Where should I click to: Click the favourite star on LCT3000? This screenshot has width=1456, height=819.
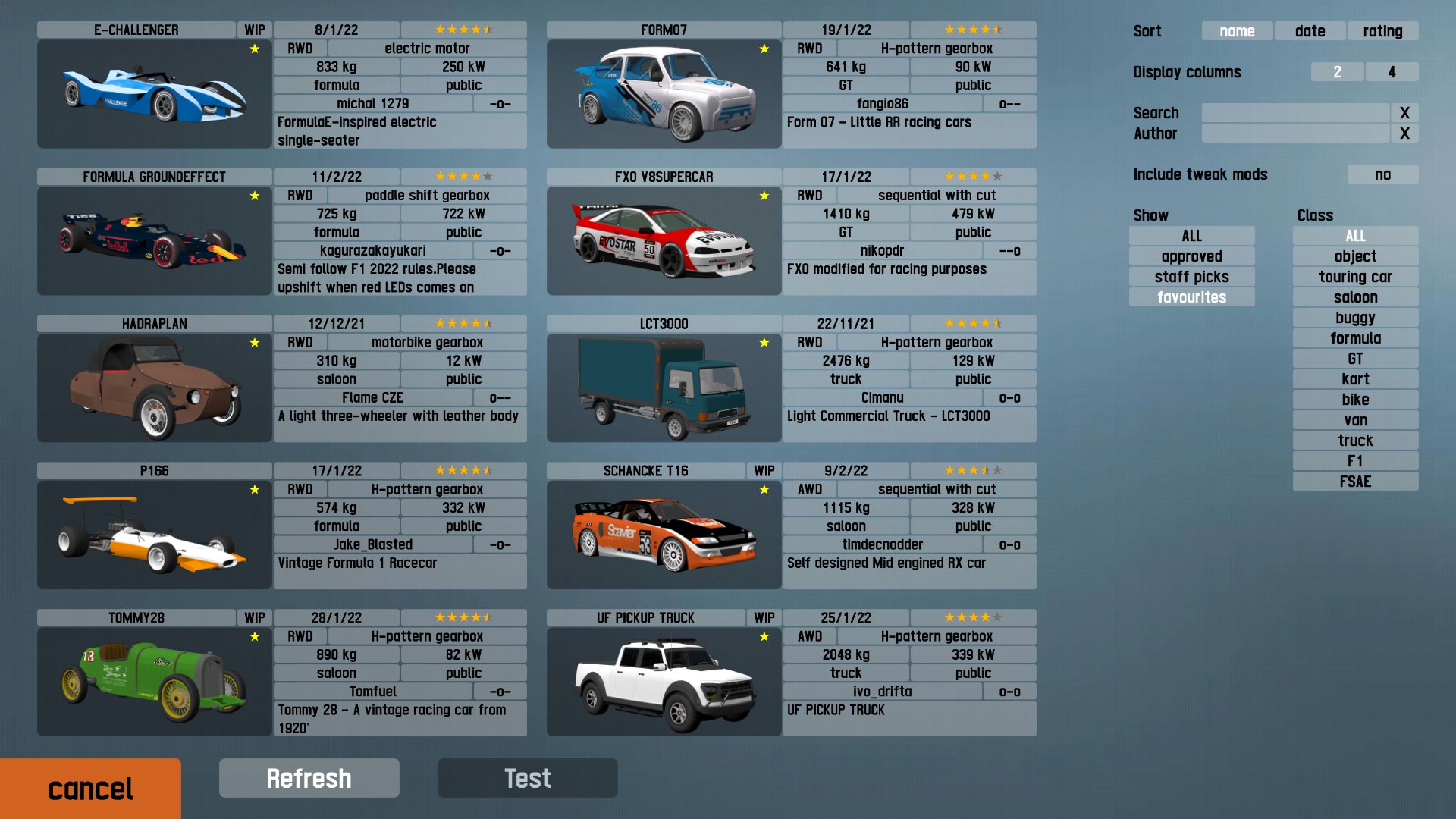[763, 342]
